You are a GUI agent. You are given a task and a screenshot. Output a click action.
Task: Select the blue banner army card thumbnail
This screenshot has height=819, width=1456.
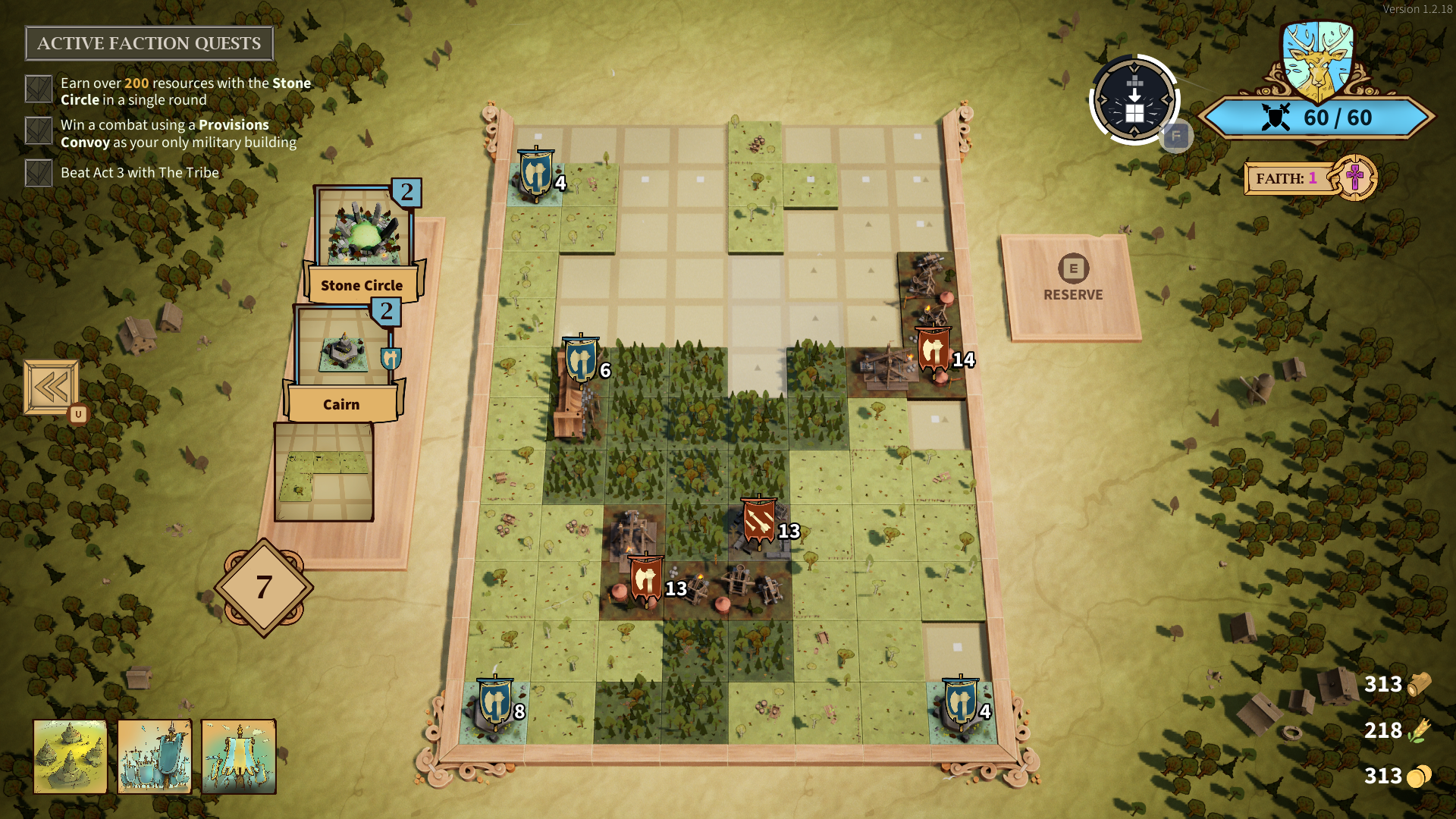(155, 756)
